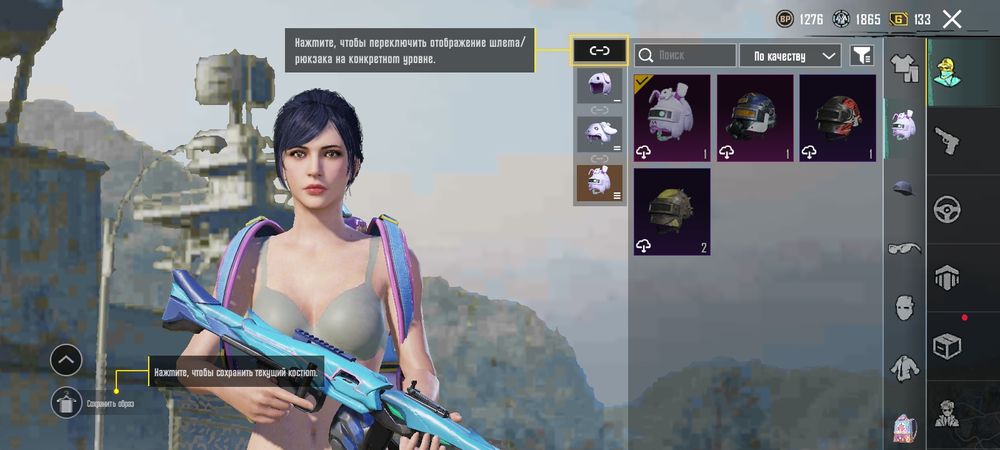Select the olive spiked level 2 helmet
The height and width of the screenshot is (450, 1000).
(672, 211)
